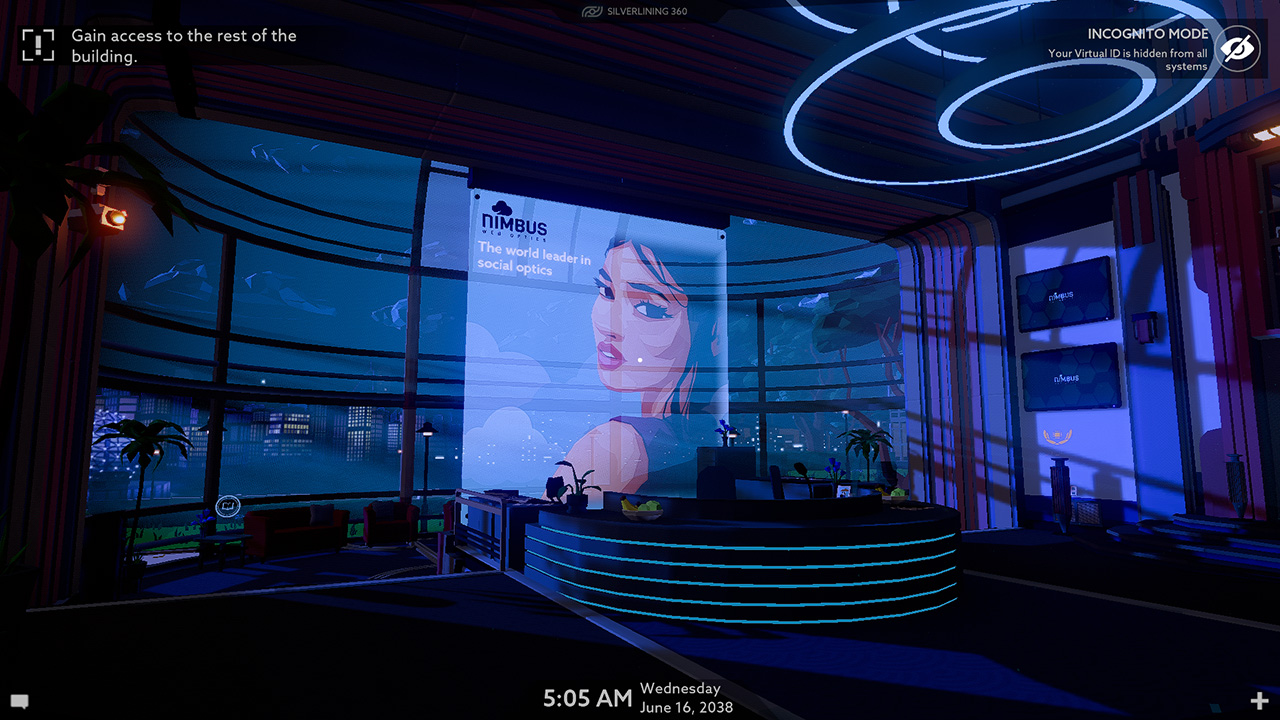Image resolution: width=1280 pixels, height=720 pixels.
Task: Click the objective text about accessing the building
Action: tap(181, 45)
